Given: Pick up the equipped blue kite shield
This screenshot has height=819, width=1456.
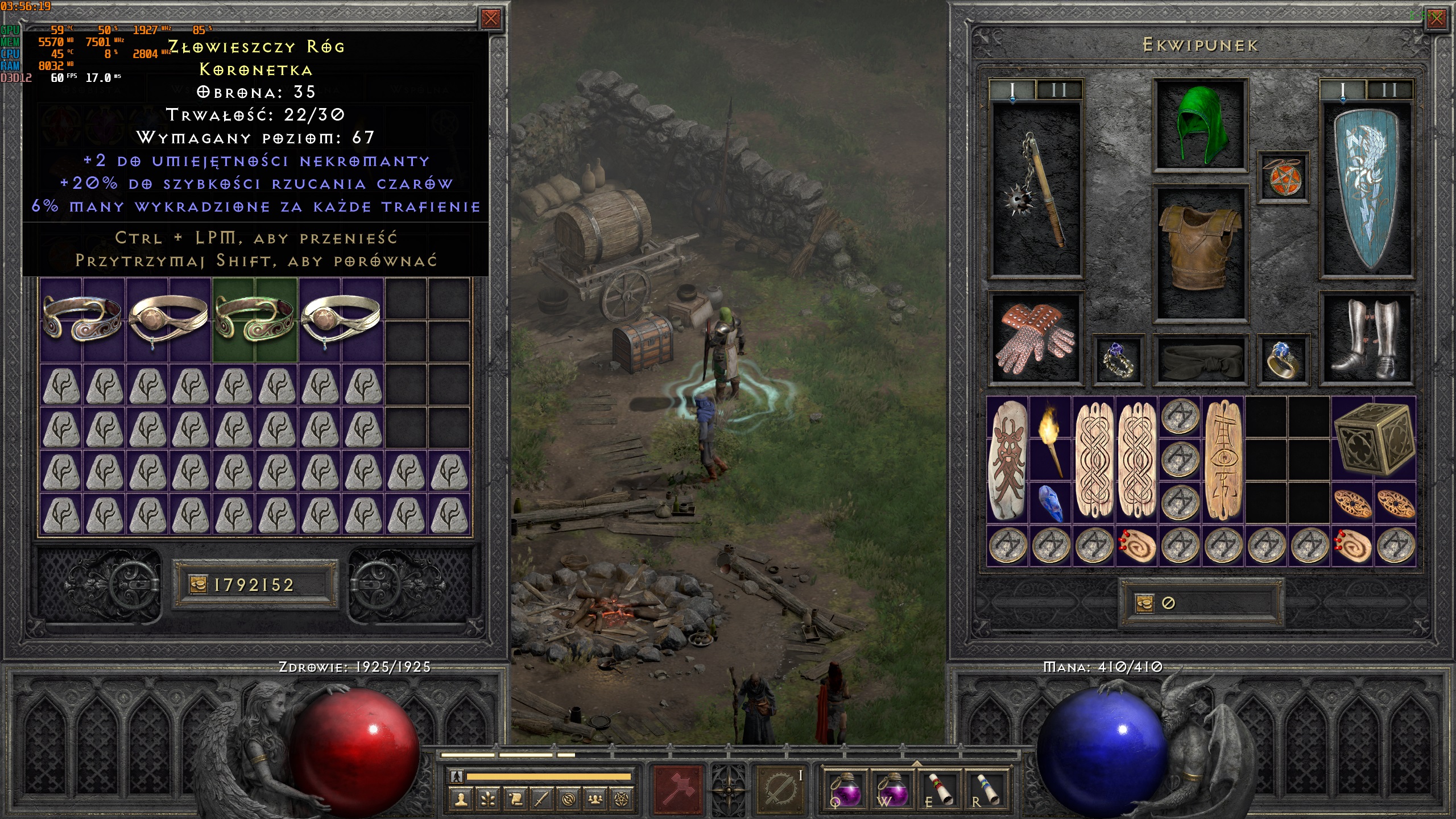Looking at the screenshot, I should pyautogui.click(x=1366, y=191).
